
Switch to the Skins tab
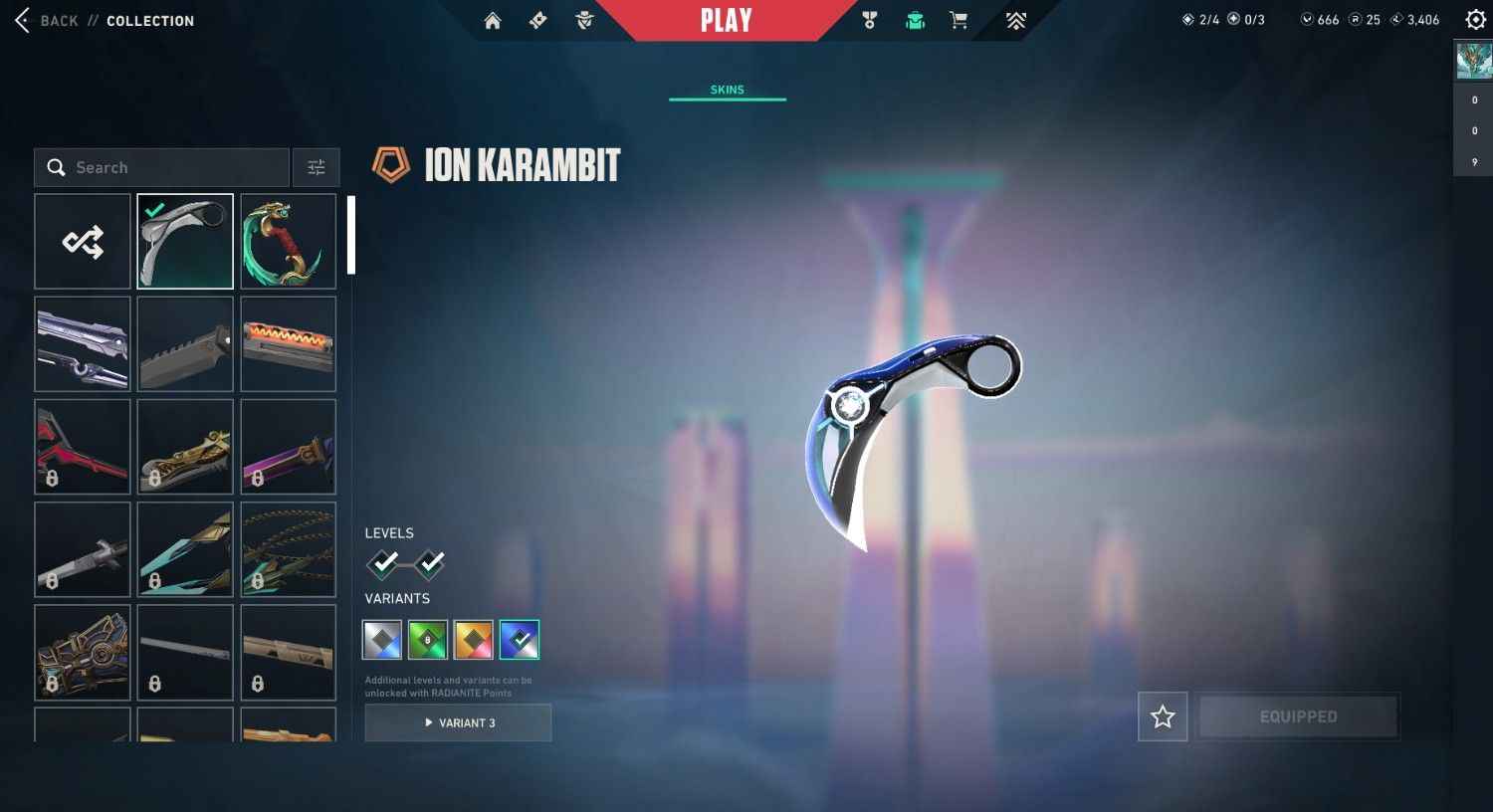pyautogui.click(x=728, y=90)
